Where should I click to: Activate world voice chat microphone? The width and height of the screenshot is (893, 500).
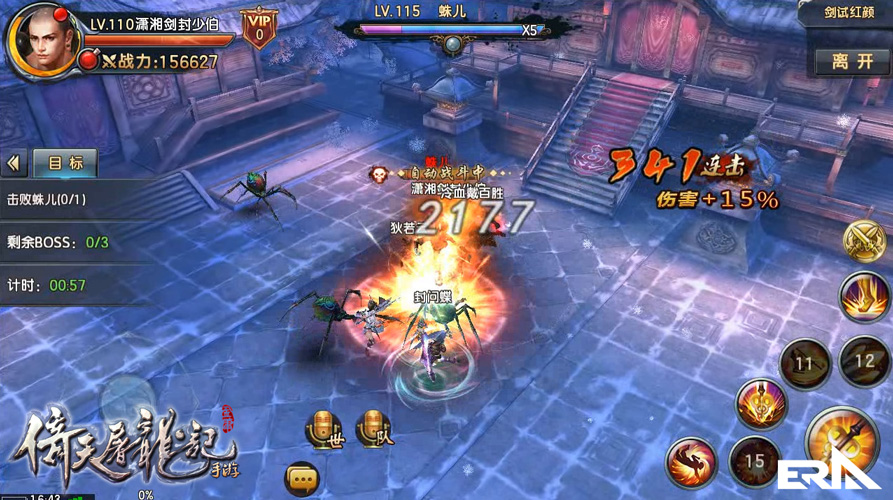tap(324, 427)
